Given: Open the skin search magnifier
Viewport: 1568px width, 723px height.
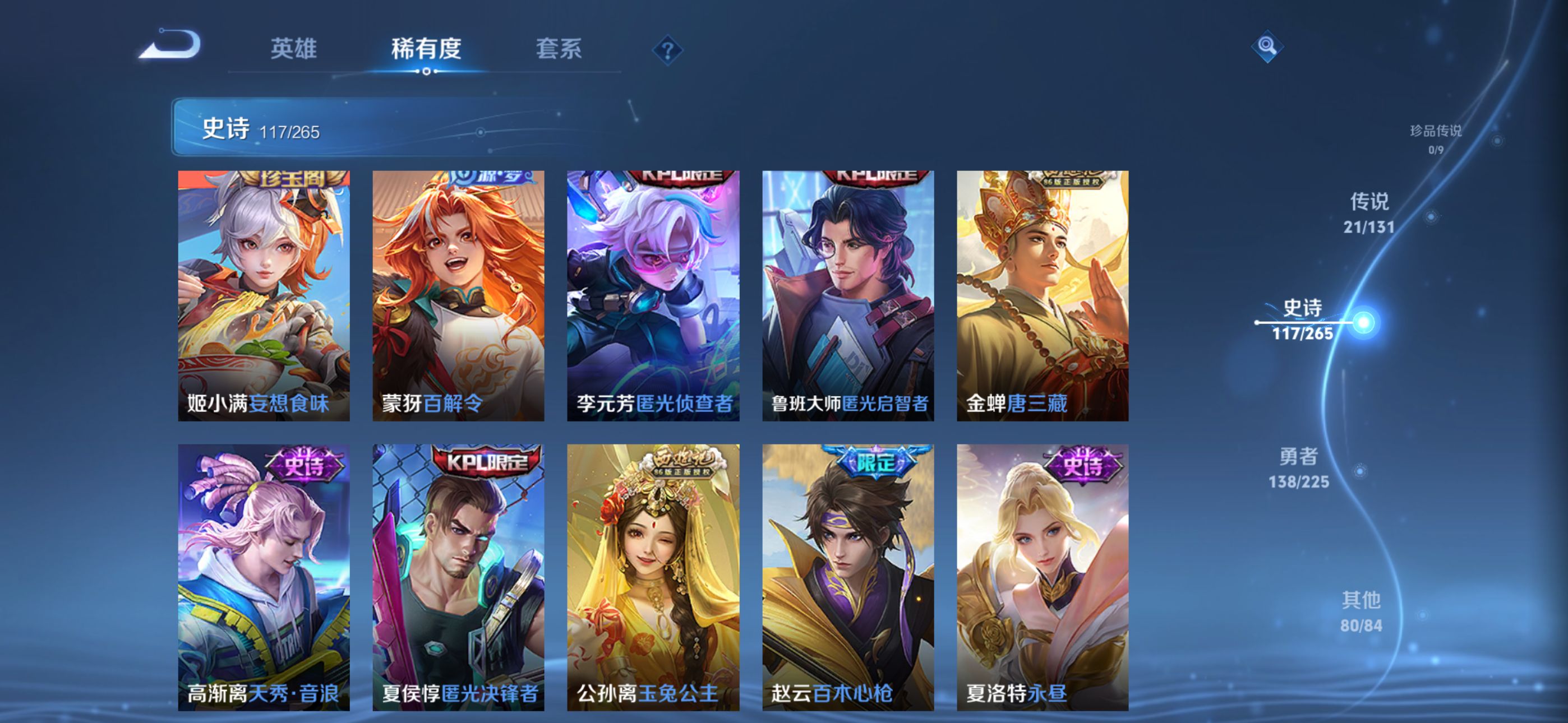Looking at the screenshot, I should 1267,47.
